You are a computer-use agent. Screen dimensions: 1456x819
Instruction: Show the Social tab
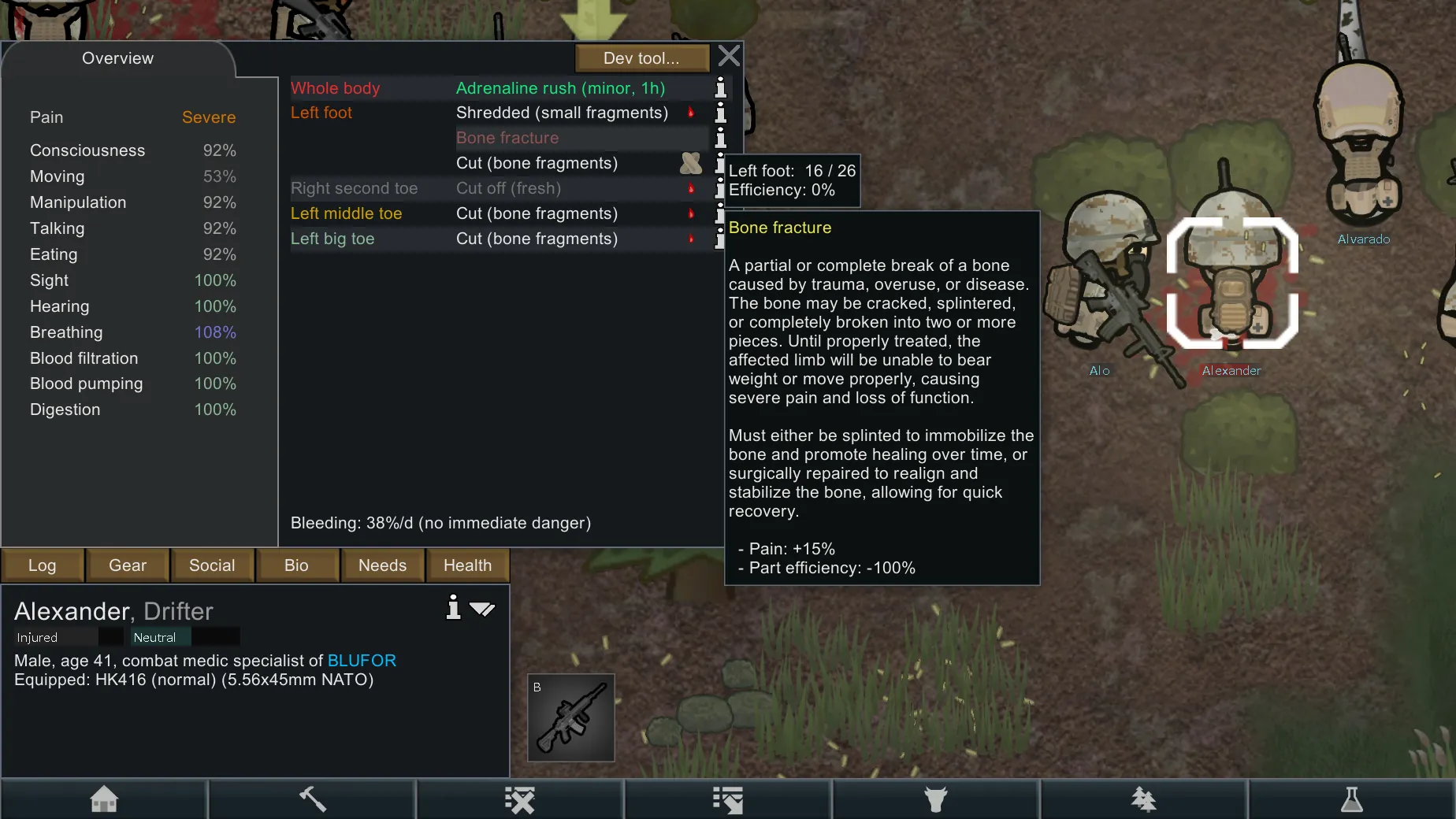pos(212,565)
